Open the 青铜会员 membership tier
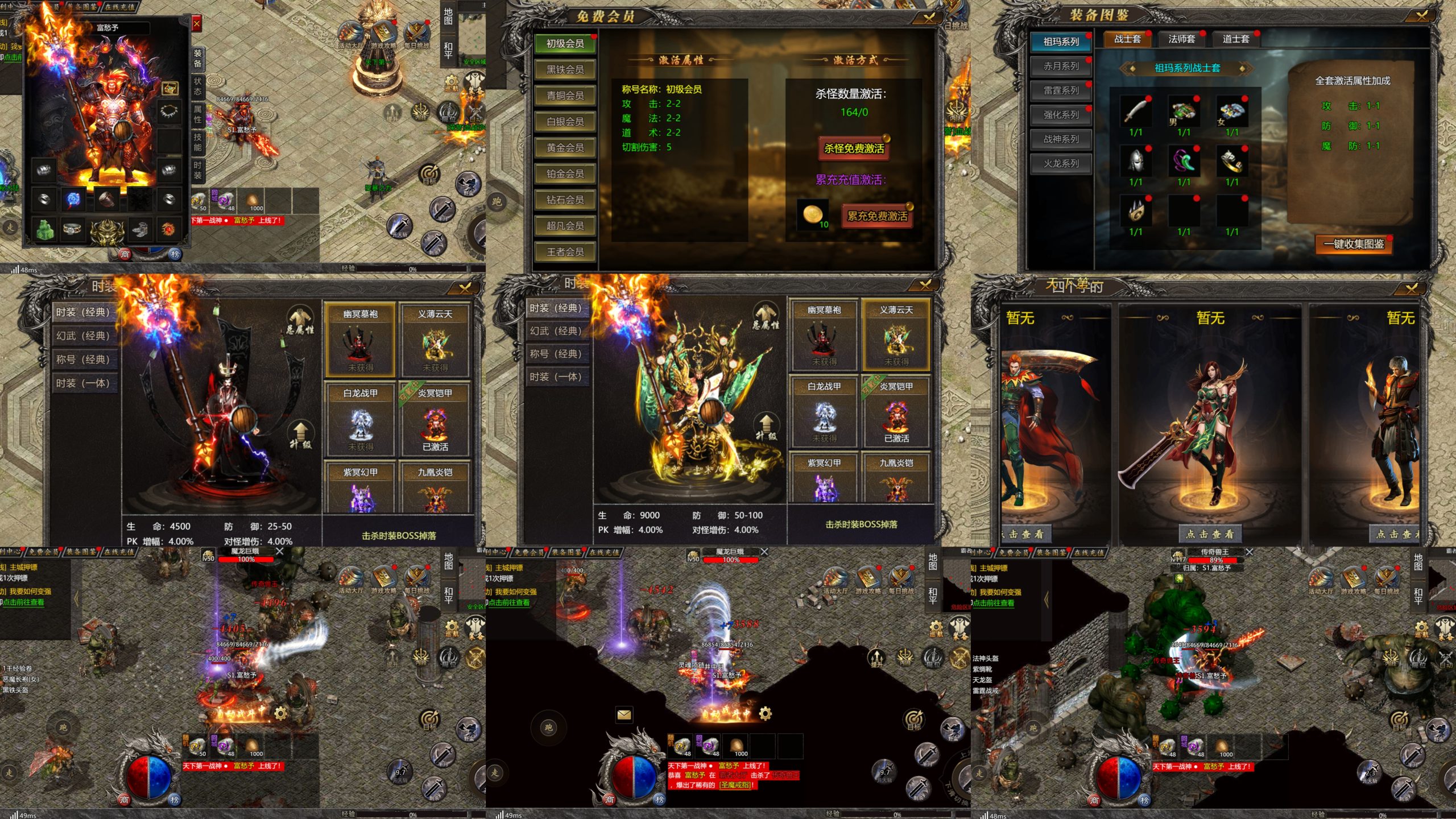 coord(565,96)
